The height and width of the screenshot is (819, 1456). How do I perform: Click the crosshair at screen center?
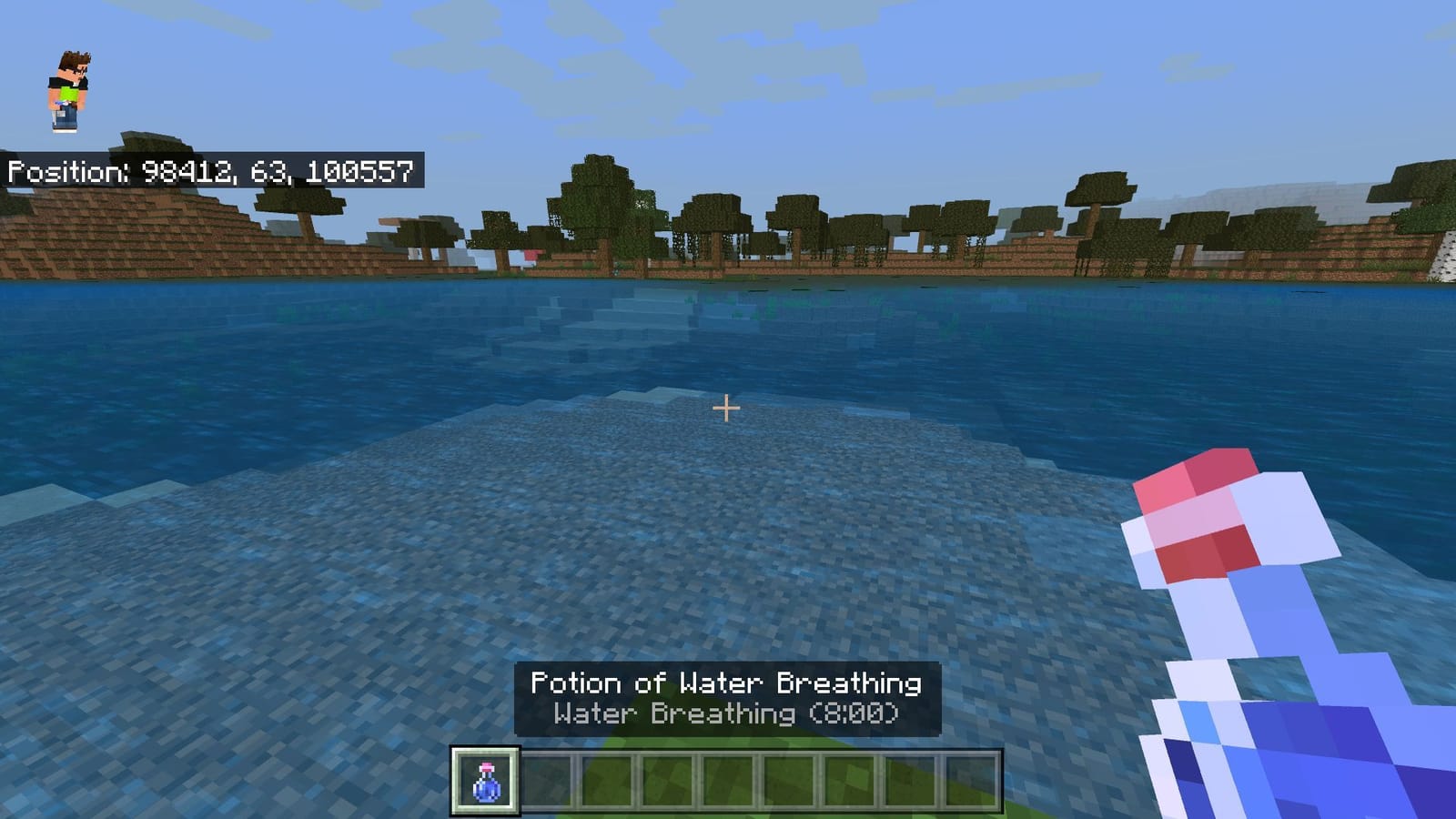tap(727, 409)
